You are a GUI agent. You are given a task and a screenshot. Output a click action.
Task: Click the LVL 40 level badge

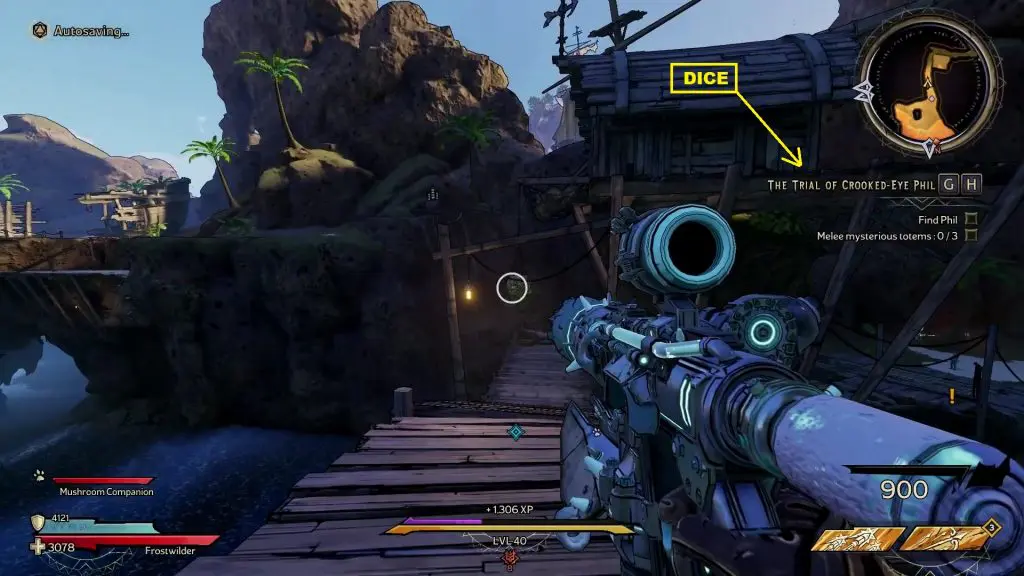click(509, 541)
